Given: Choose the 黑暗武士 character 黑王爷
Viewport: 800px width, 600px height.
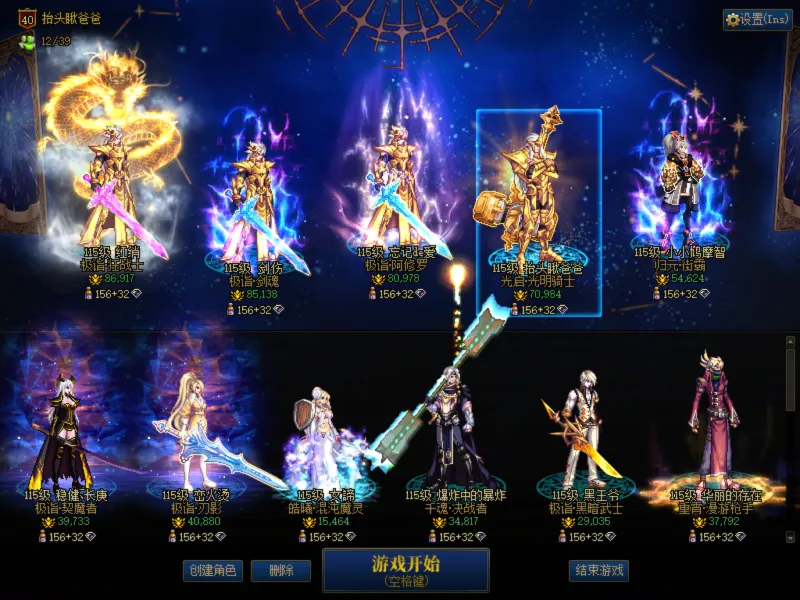Looking at the screenshot, I should 585,440.
